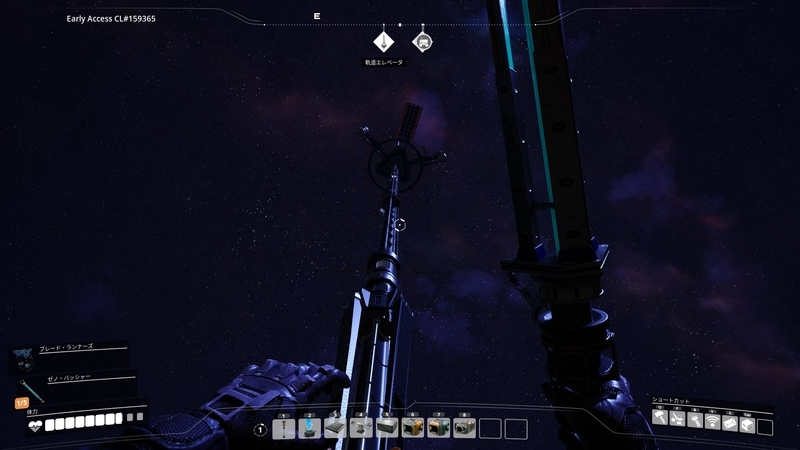Pick the dark container in hotbar slot 5

(387, 428)
